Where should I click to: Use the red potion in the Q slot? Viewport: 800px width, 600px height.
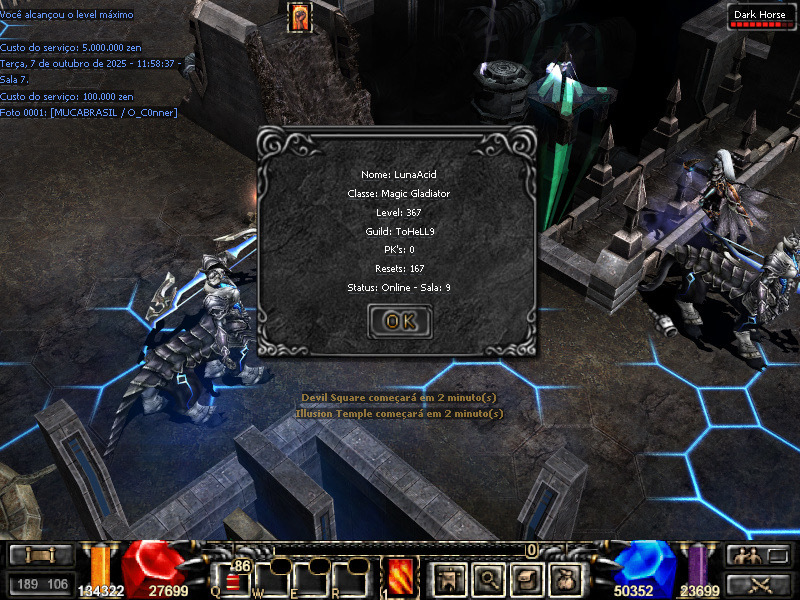232,579
